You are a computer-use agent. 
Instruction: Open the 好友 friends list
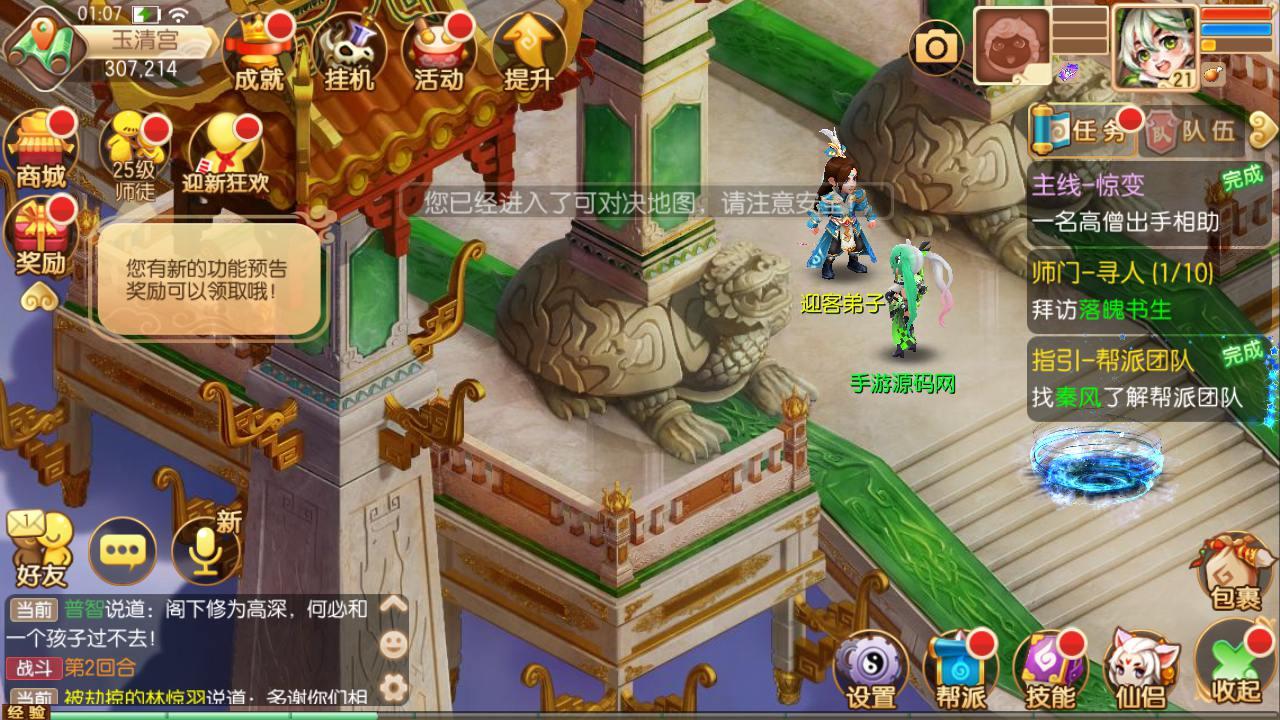pyautogui.click(x=40, y=550)
